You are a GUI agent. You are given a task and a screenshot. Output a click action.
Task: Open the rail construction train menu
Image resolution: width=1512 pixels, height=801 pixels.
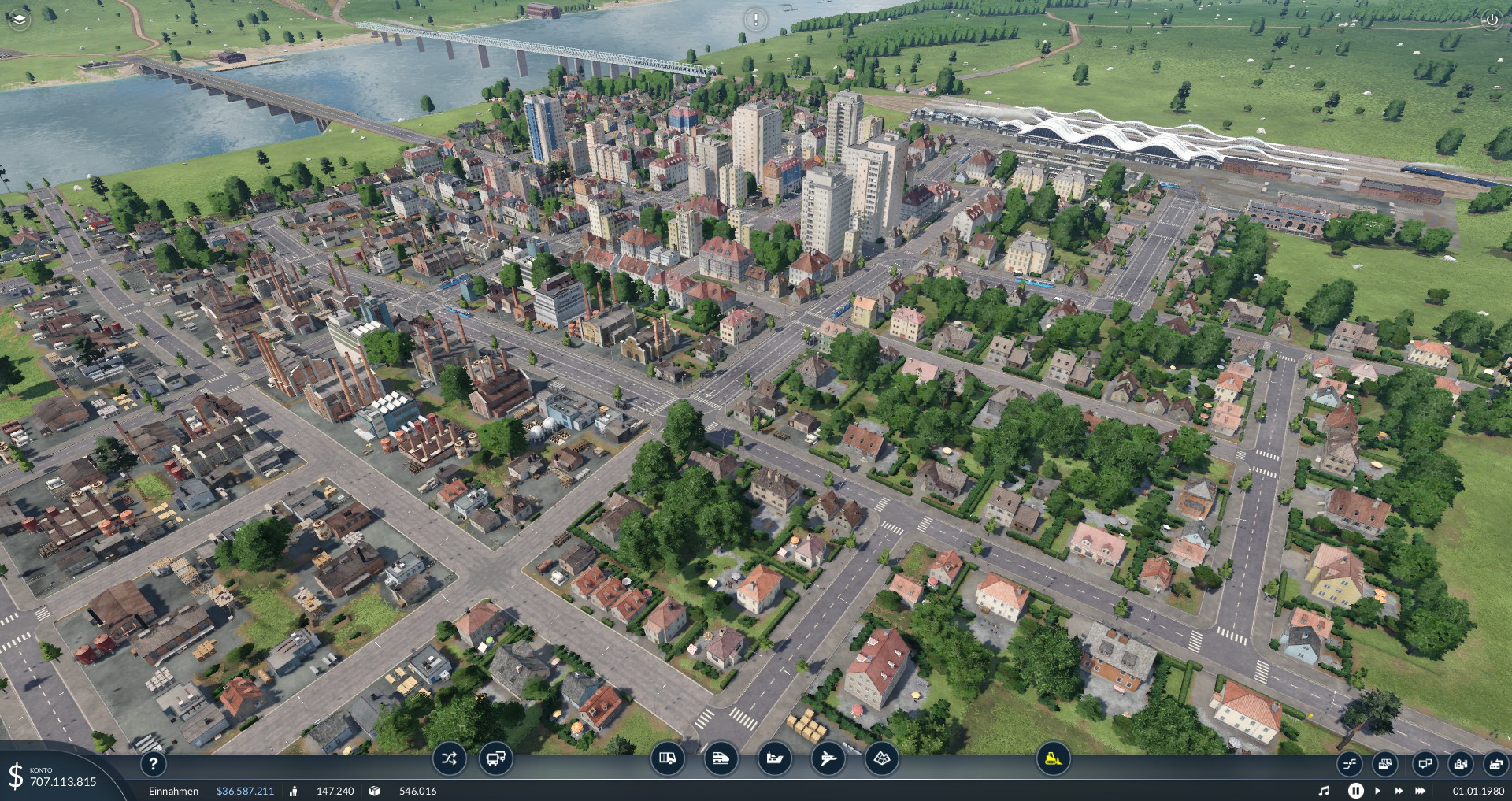(x=721, y=759)
